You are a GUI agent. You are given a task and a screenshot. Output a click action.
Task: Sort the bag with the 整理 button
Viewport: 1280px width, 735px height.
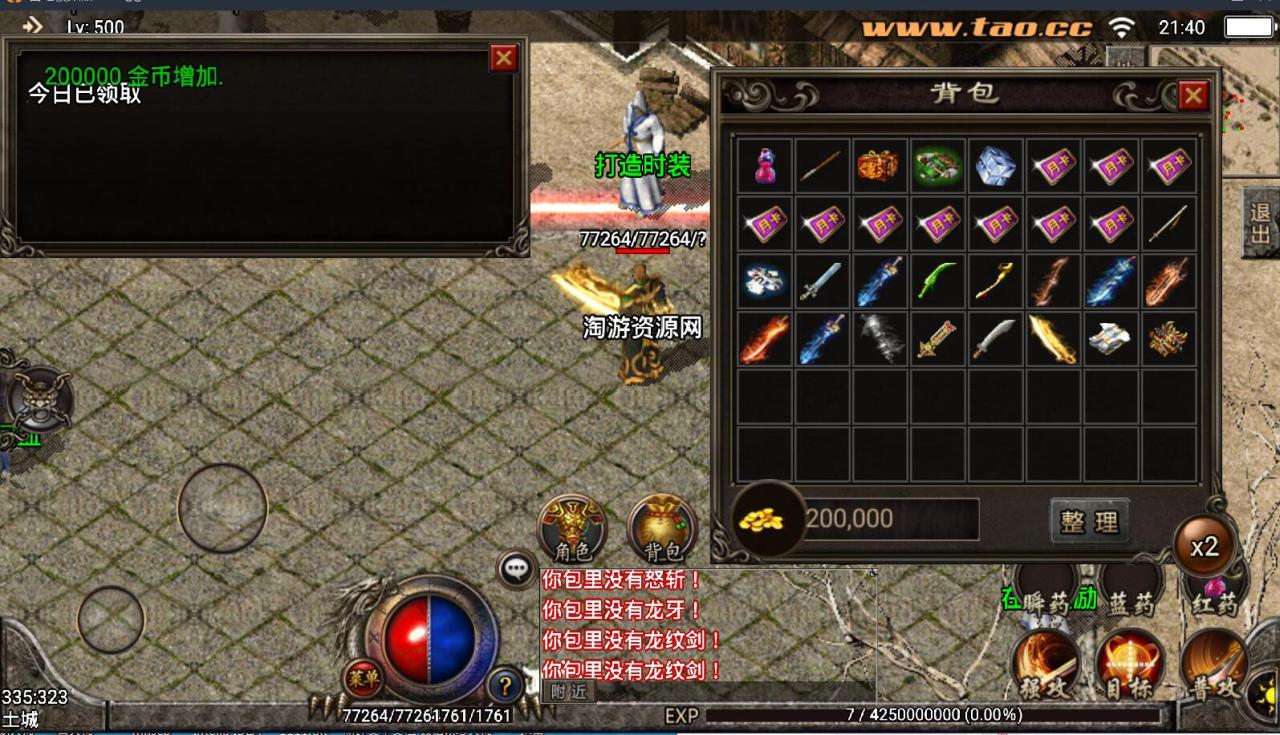(x=1089, y=521)
